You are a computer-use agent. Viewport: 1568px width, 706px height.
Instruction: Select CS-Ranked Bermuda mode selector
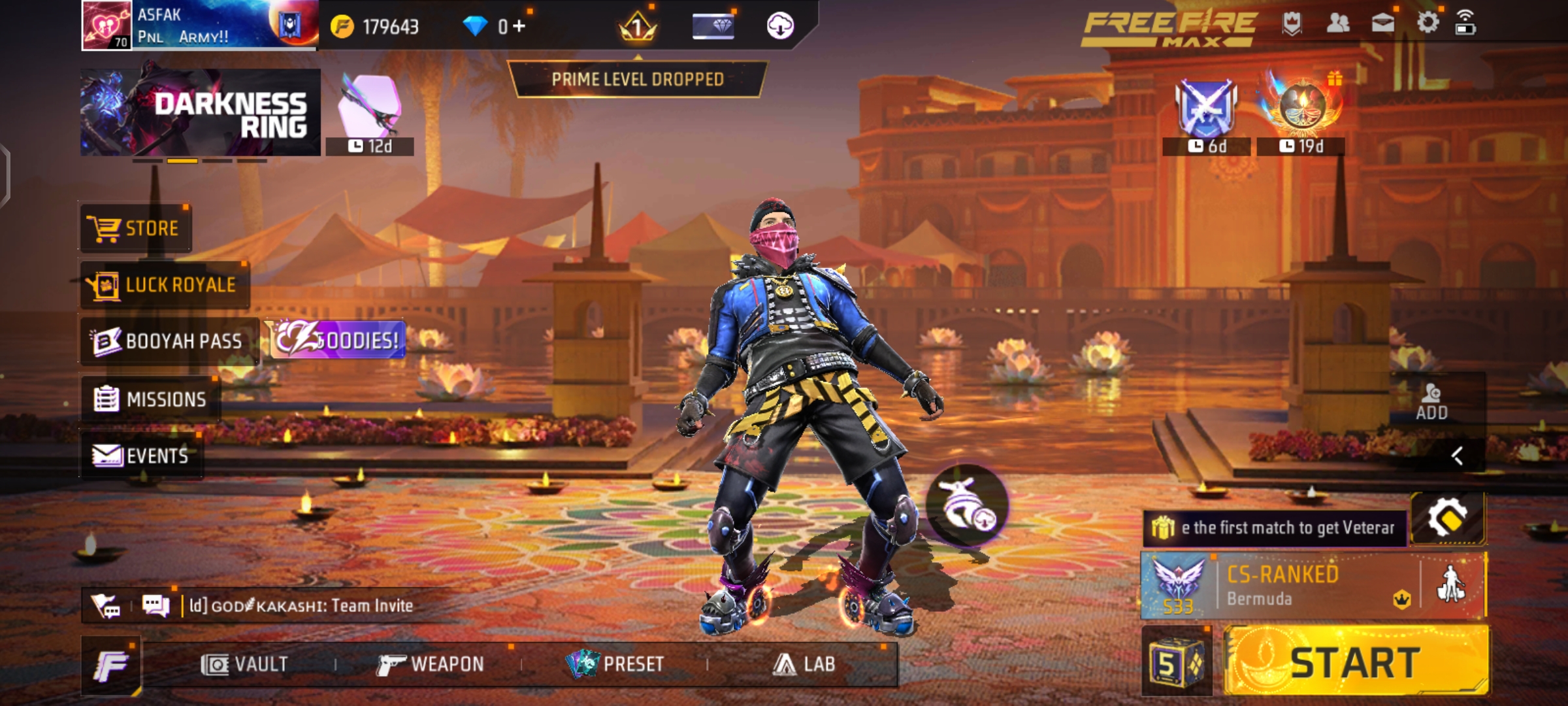1281,586
